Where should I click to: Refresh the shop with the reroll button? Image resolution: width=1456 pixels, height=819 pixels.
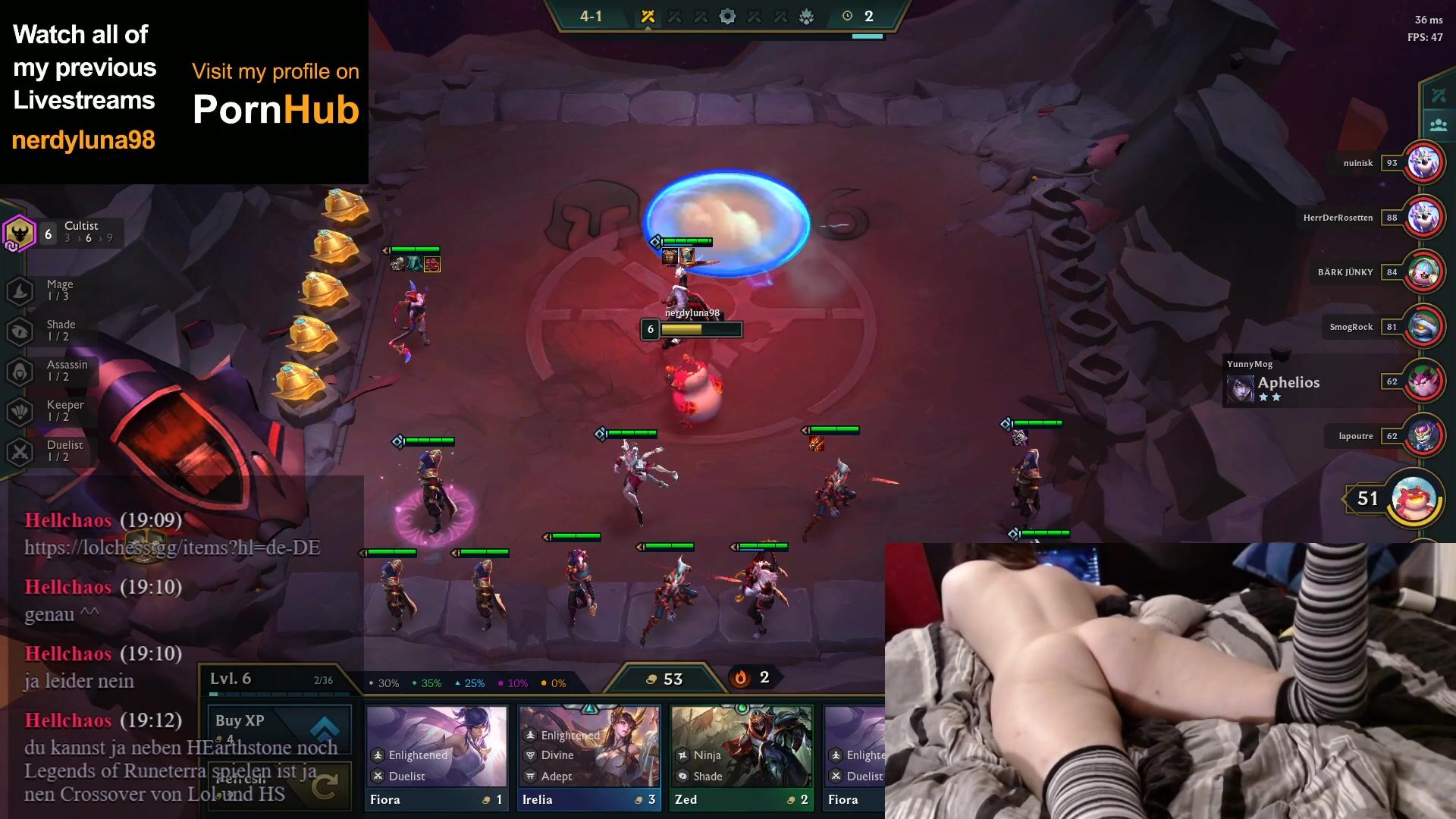[278, 786]
